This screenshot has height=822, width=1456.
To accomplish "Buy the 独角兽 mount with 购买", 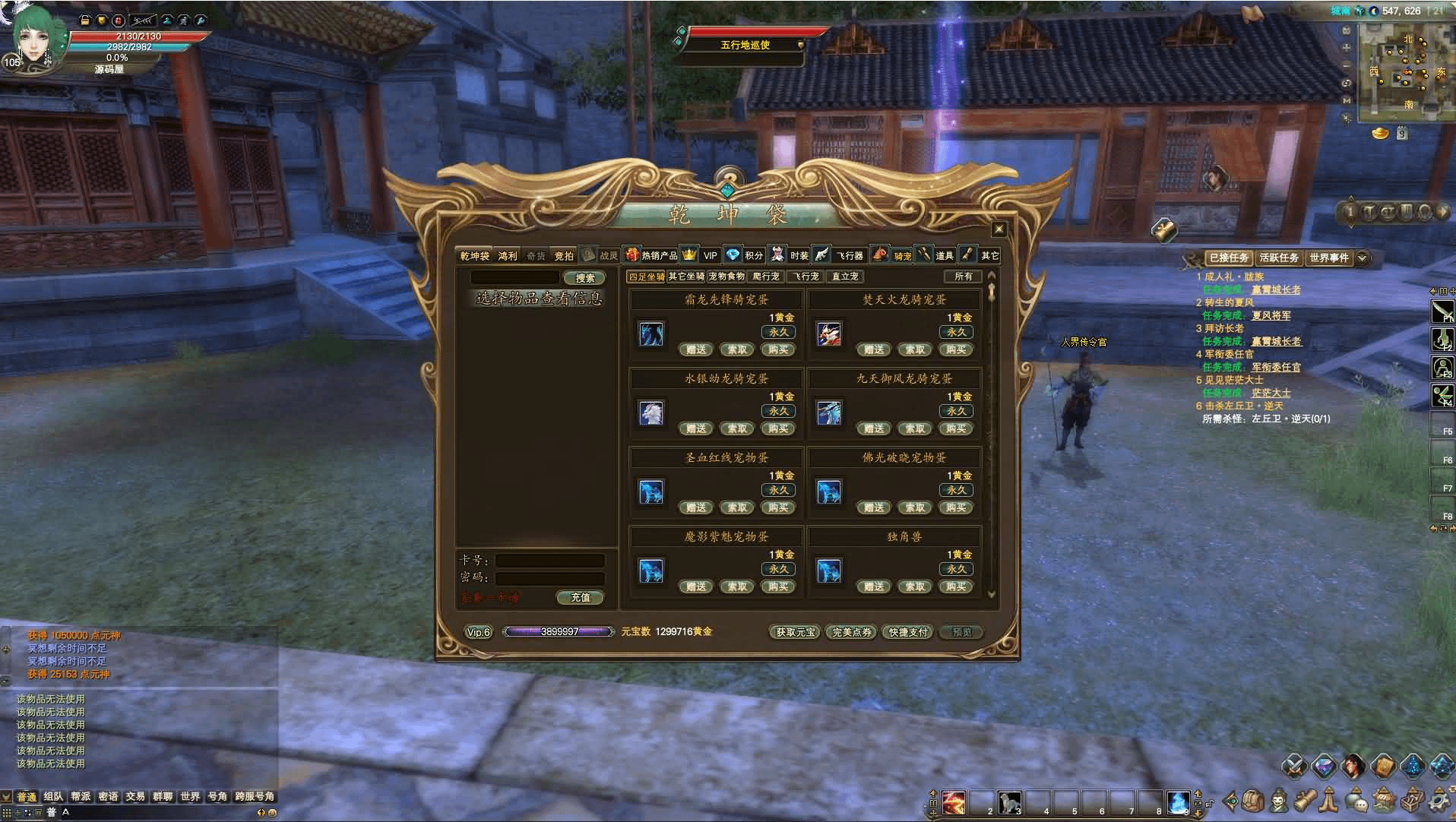I will 956,587.
